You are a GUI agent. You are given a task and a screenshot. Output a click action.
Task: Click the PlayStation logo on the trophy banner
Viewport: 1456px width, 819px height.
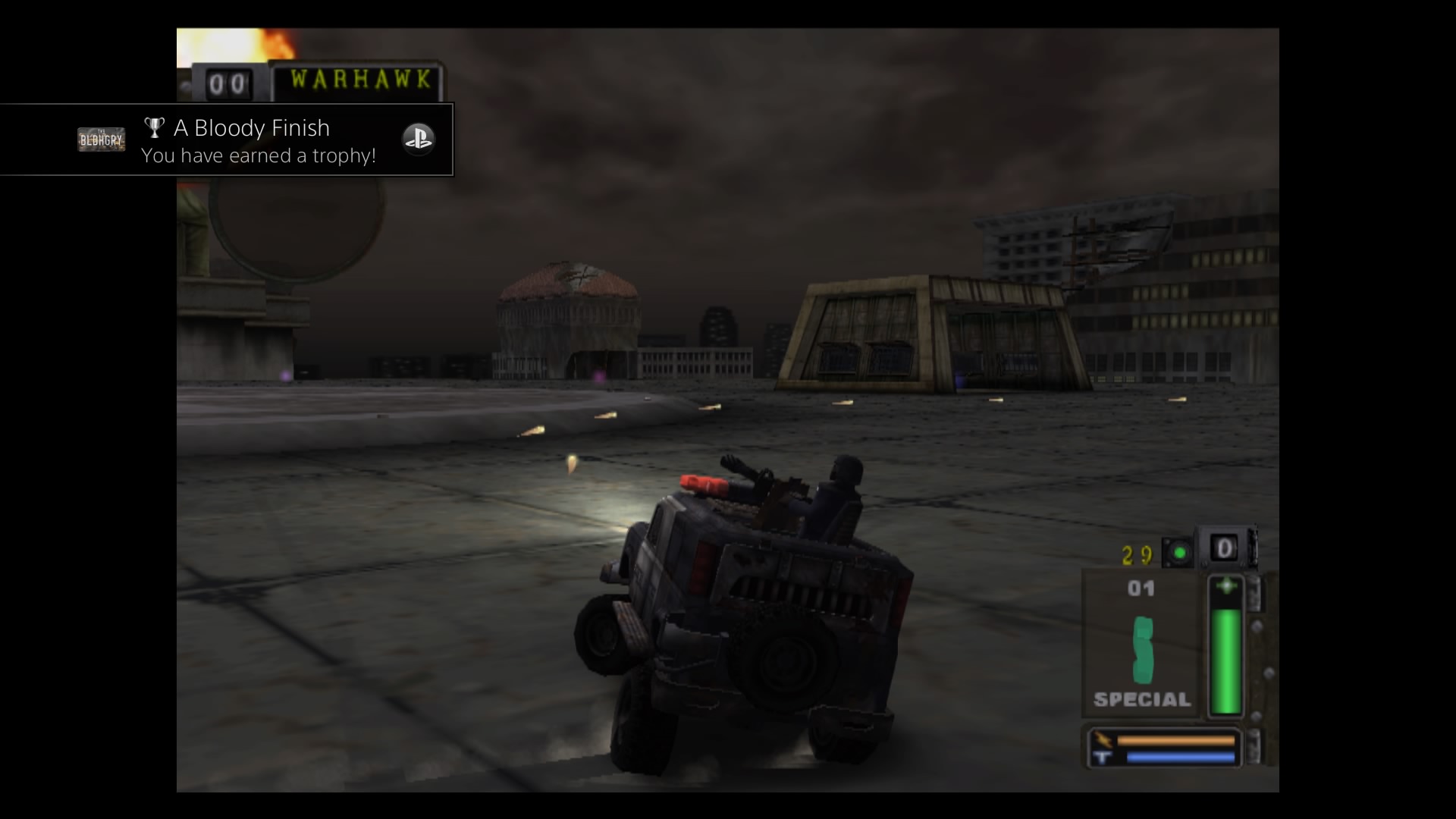click(x=419, y=139)
